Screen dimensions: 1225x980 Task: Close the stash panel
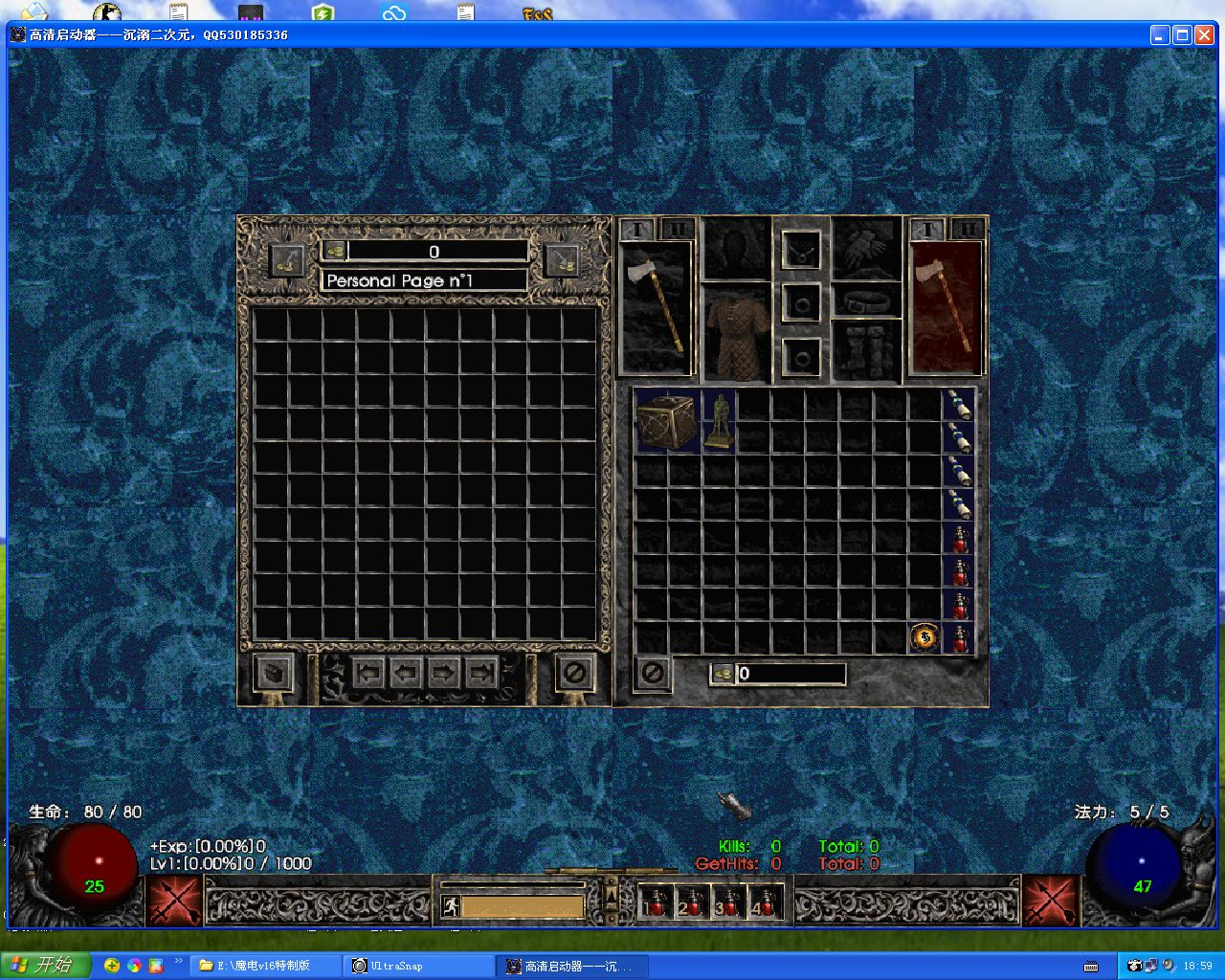coord(574,673)
